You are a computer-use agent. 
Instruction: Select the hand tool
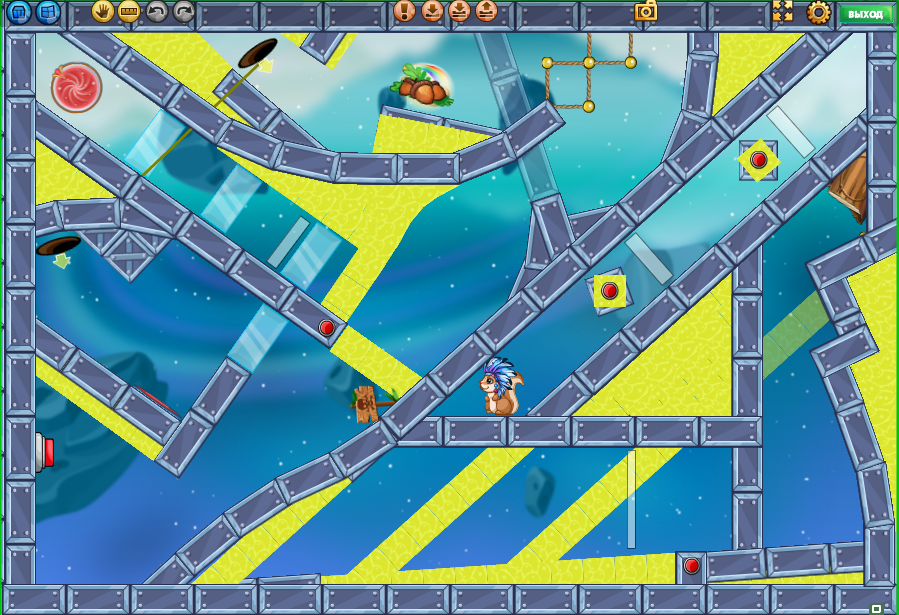102,12
